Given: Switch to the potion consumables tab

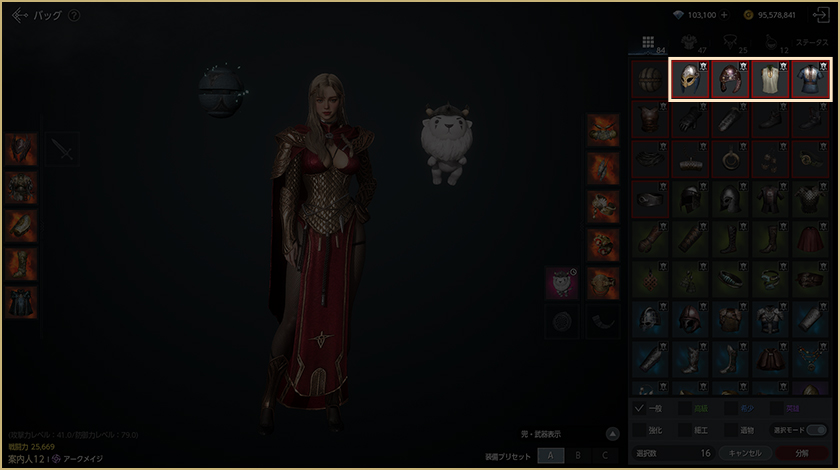Looking at the screenshot, I should point(772,44).
